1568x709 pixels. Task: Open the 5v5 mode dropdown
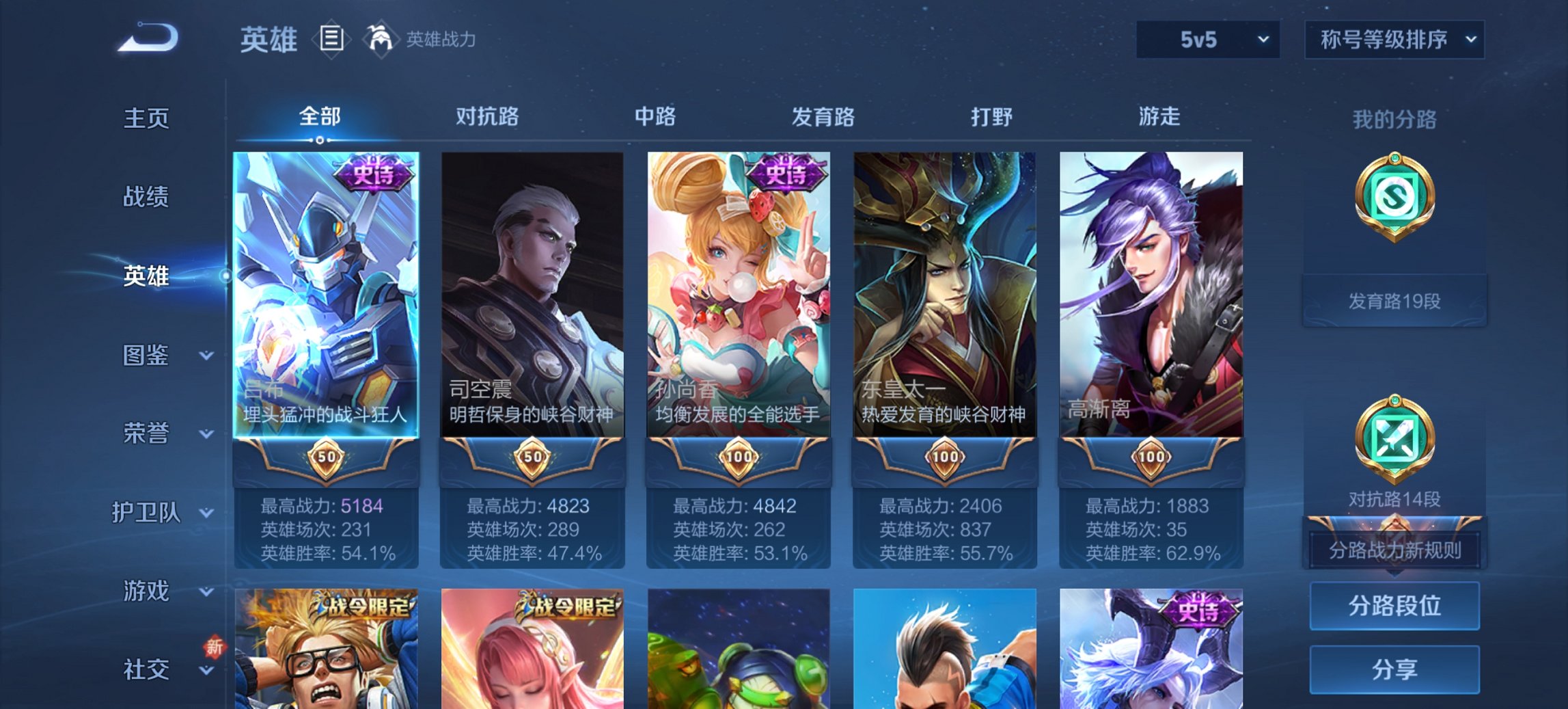click(x=1206, y=40)
